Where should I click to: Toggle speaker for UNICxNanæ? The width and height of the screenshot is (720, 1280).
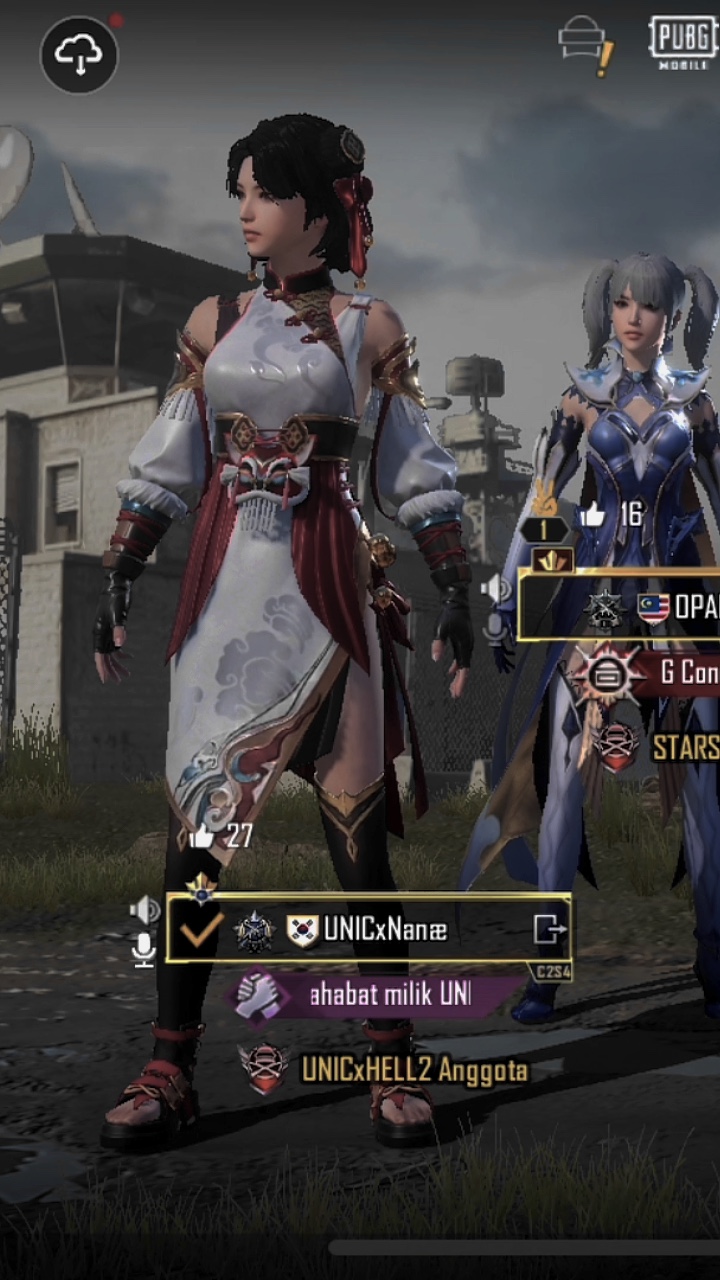[145, 909]
